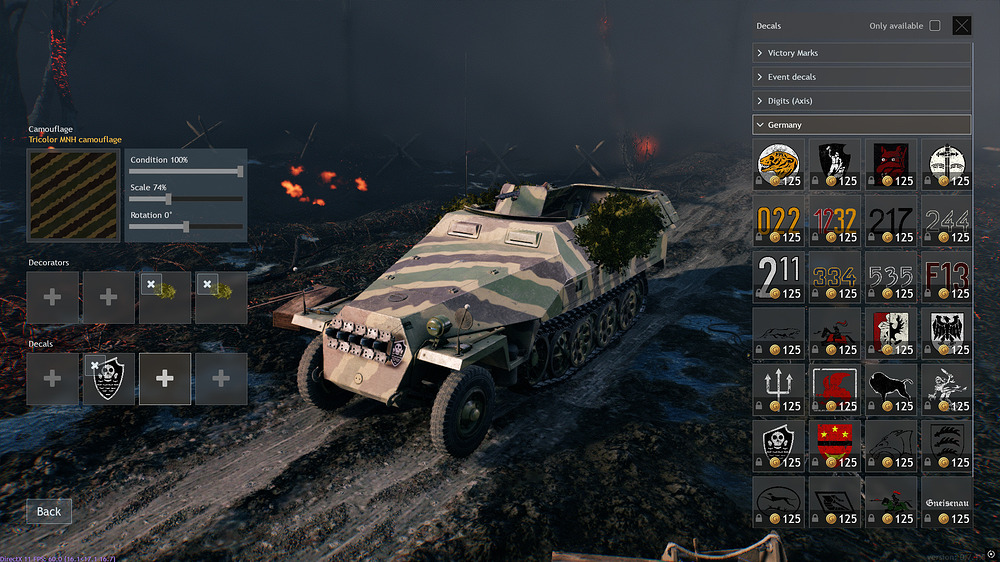Select the Tricolor camouflage pattern preview
This screenshot has height=562, width=1000.
(74, 196)
